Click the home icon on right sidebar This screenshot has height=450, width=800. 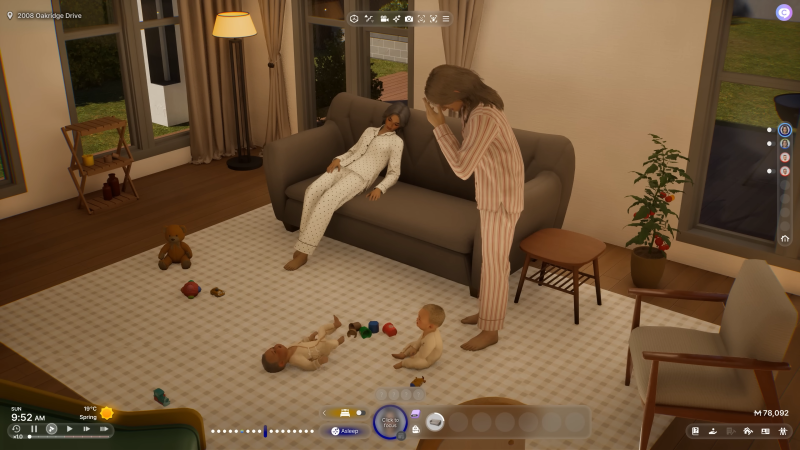tap(785, 238)
